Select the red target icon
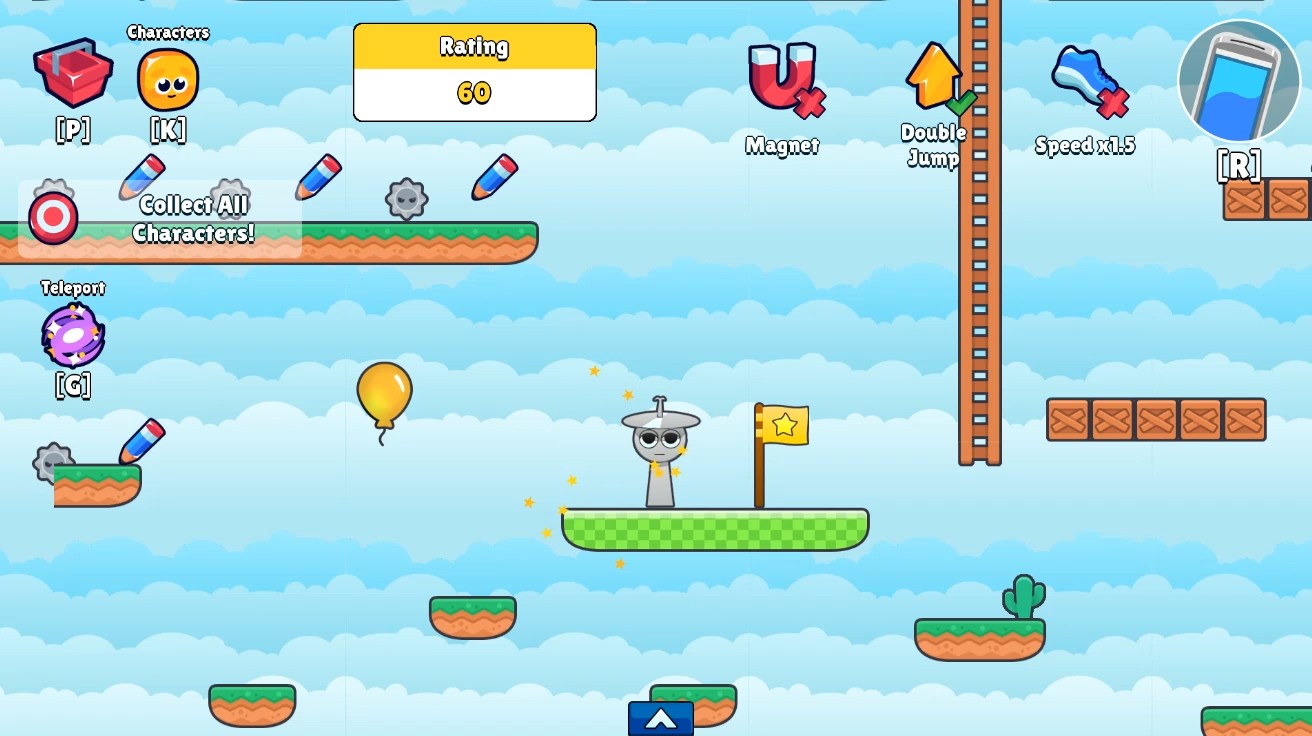 [x=51, y=215]
